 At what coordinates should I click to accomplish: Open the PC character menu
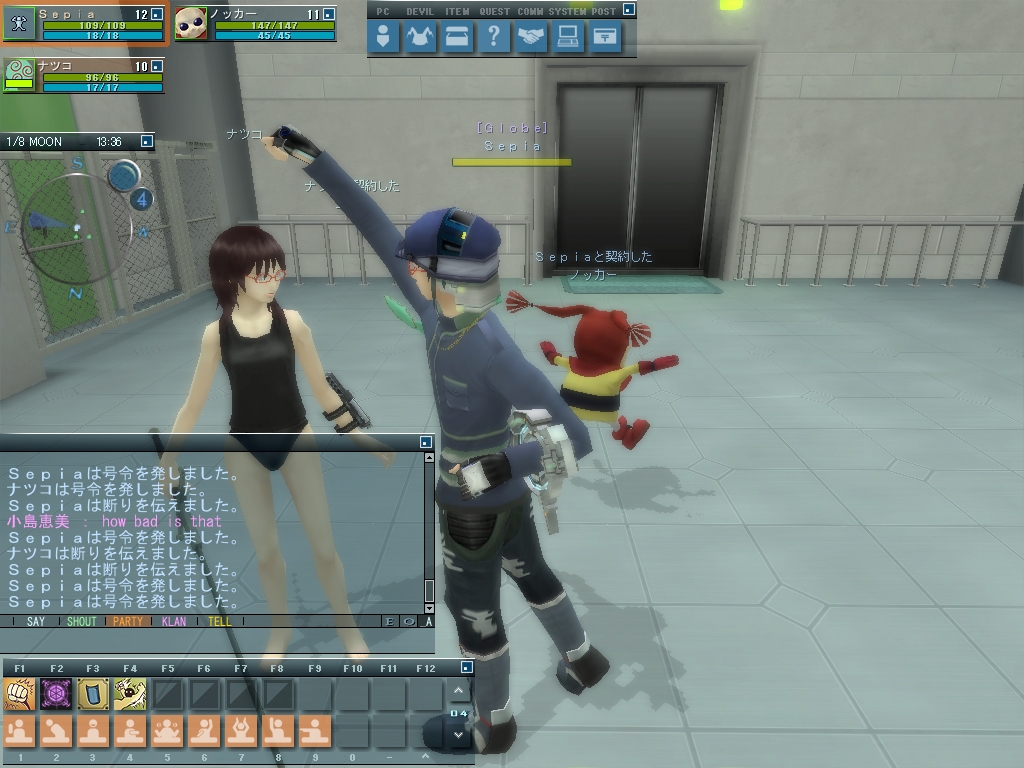click(x=384, y=38)
